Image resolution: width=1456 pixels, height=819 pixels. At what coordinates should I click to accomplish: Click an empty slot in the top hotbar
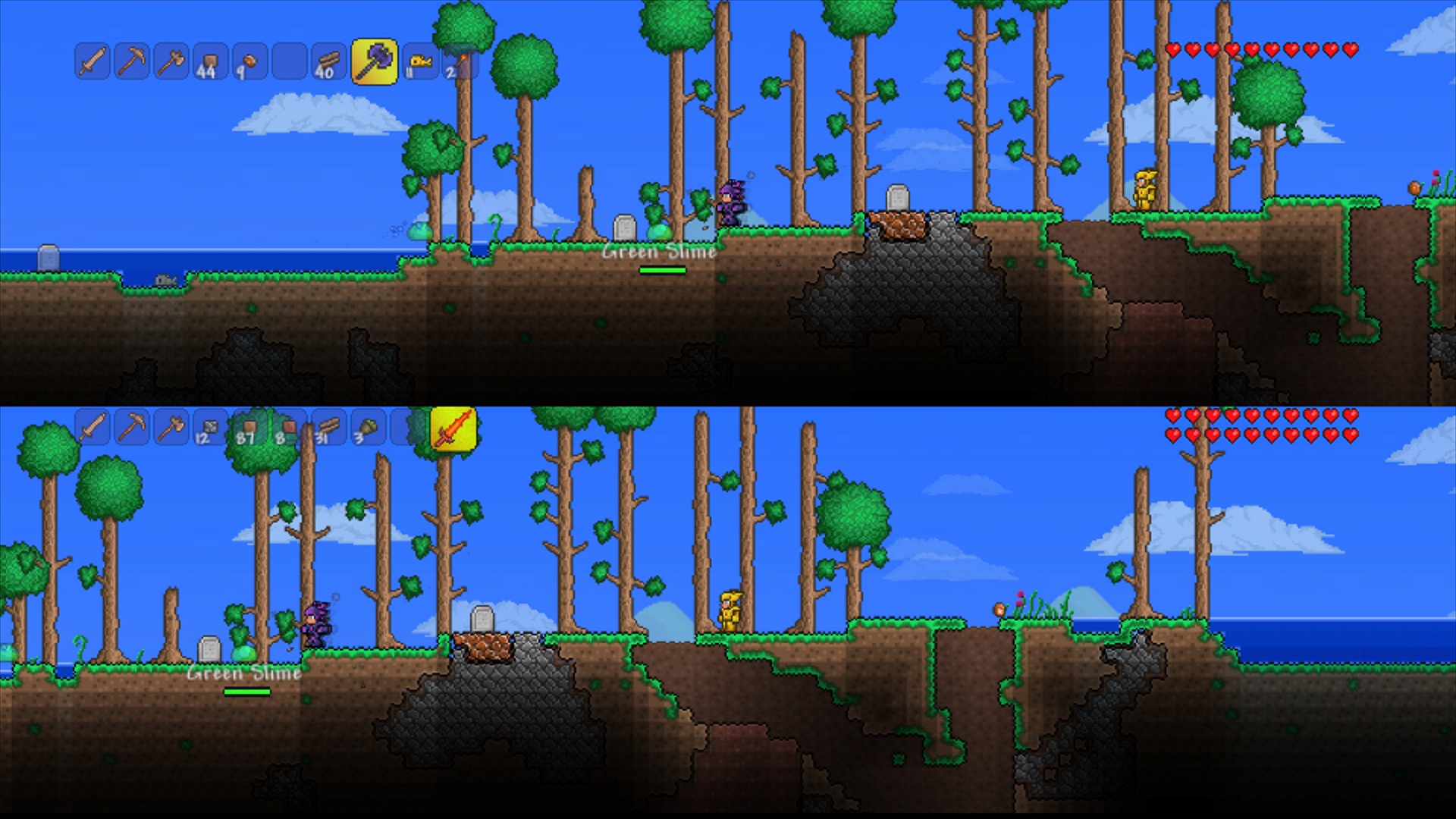click(x=288, y=62)
